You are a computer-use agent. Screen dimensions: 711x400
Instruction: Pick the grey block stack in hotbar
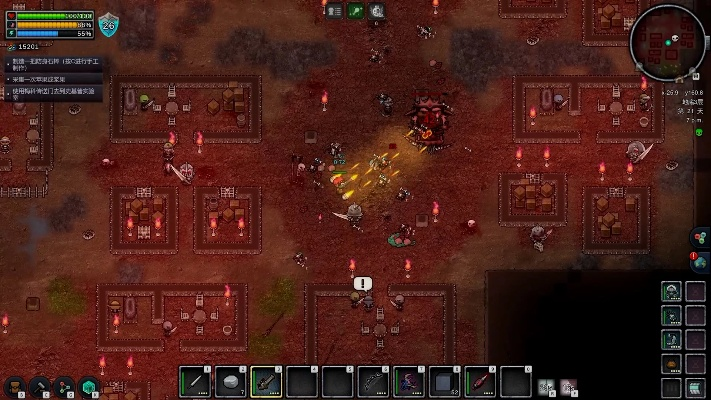[x=443, y=381]
